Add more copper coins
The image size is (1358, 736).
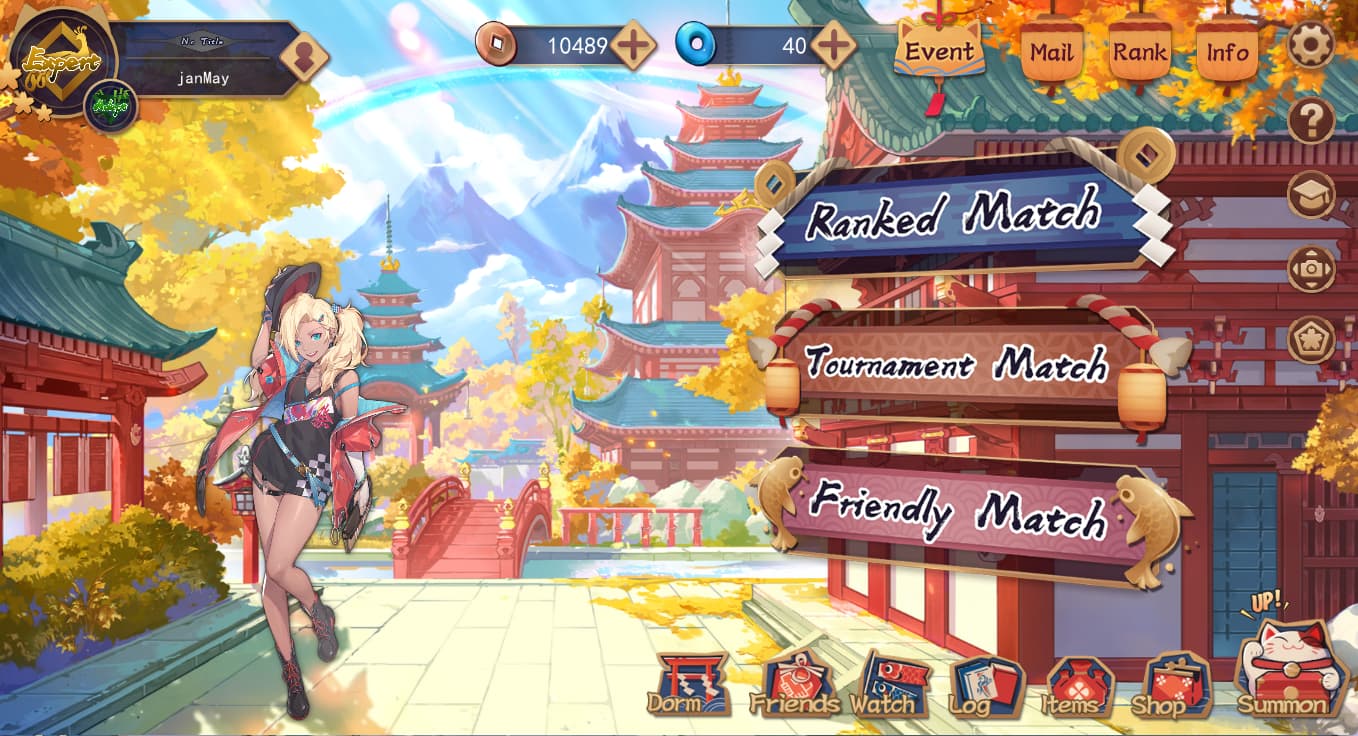point(633,45)
